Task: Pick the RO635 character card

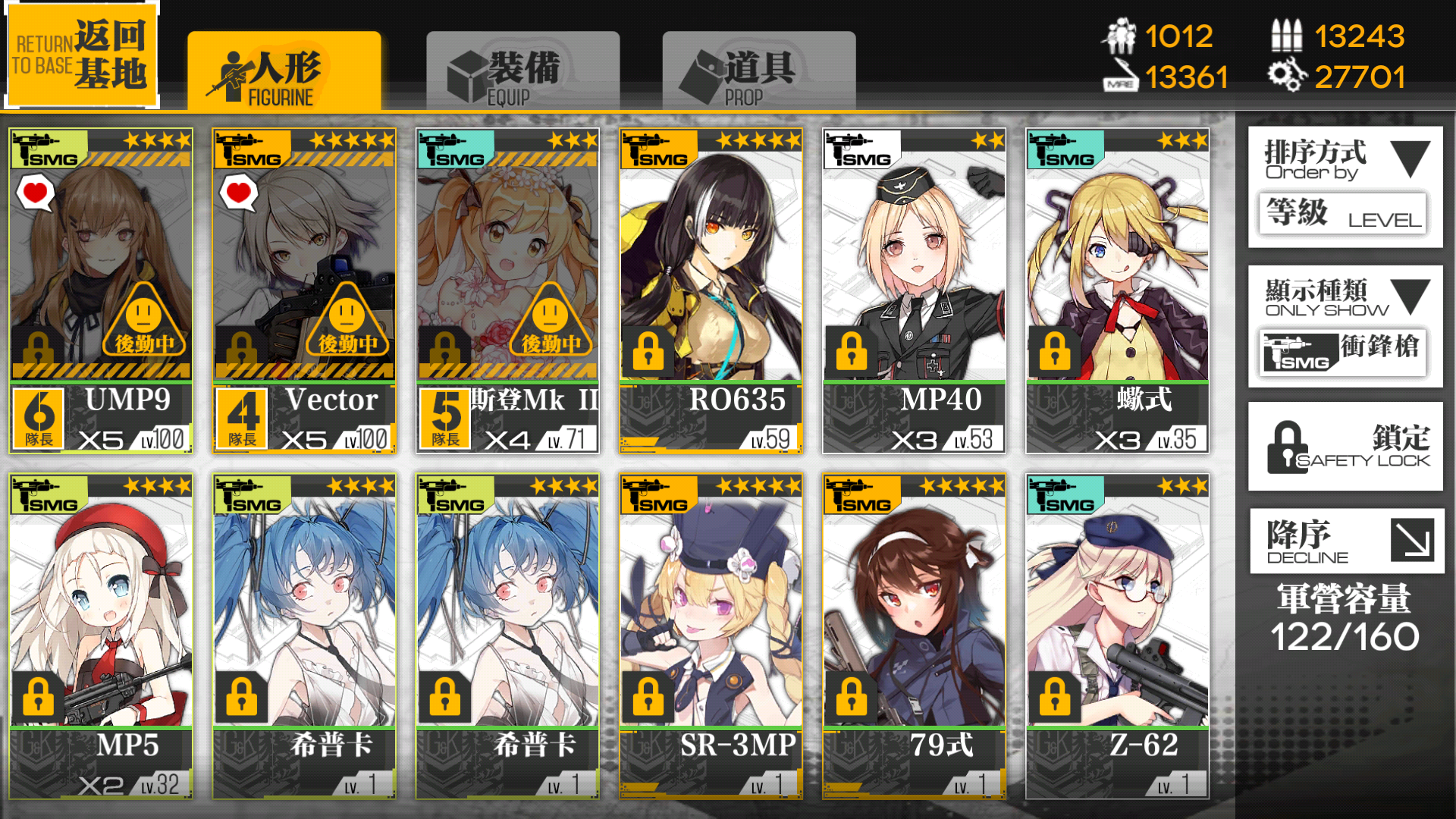Action: point(711,291)
